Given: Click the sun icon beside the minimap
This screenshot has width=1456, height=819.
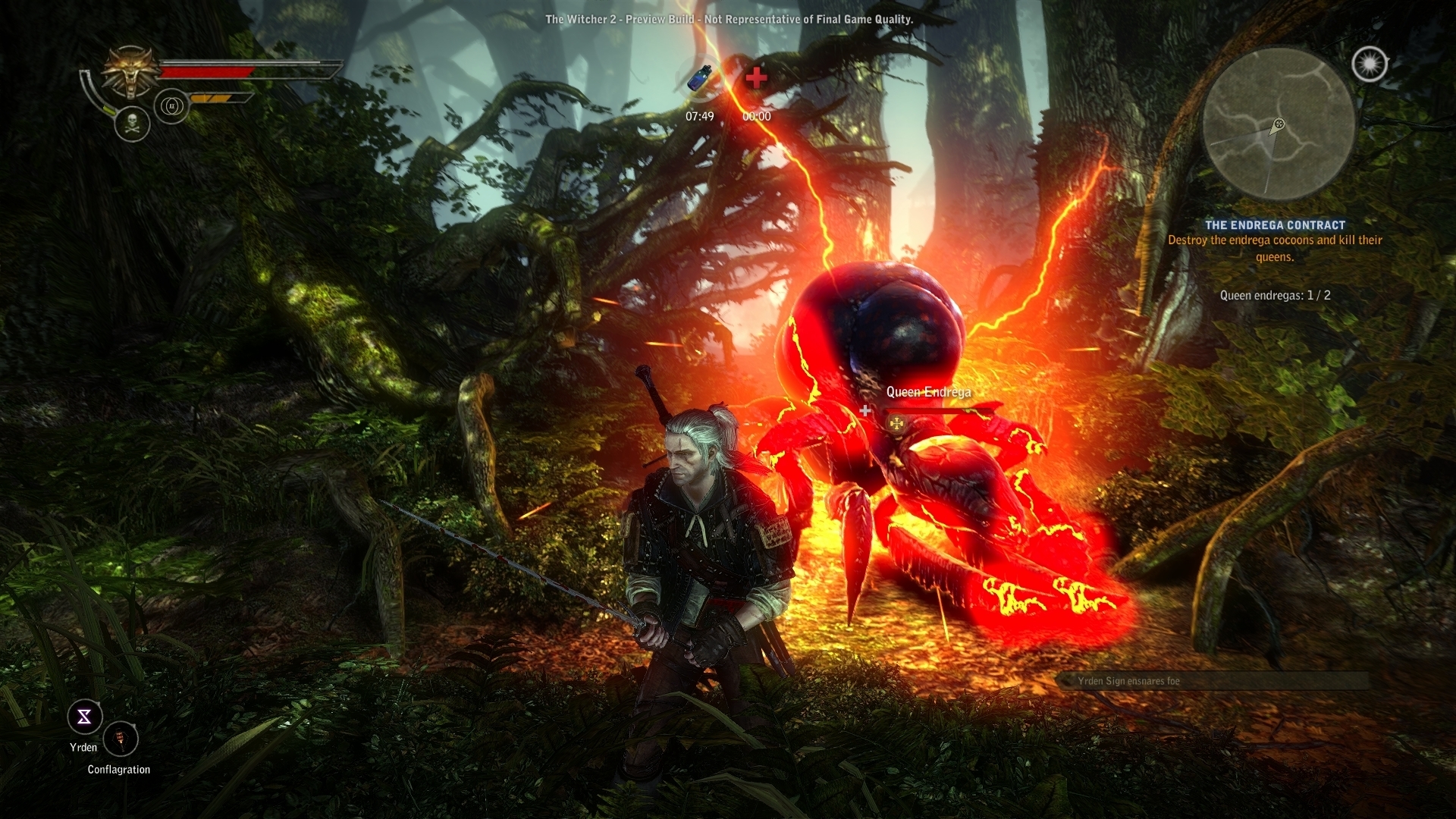Looking at the screenshot, I should [1370, 64].
